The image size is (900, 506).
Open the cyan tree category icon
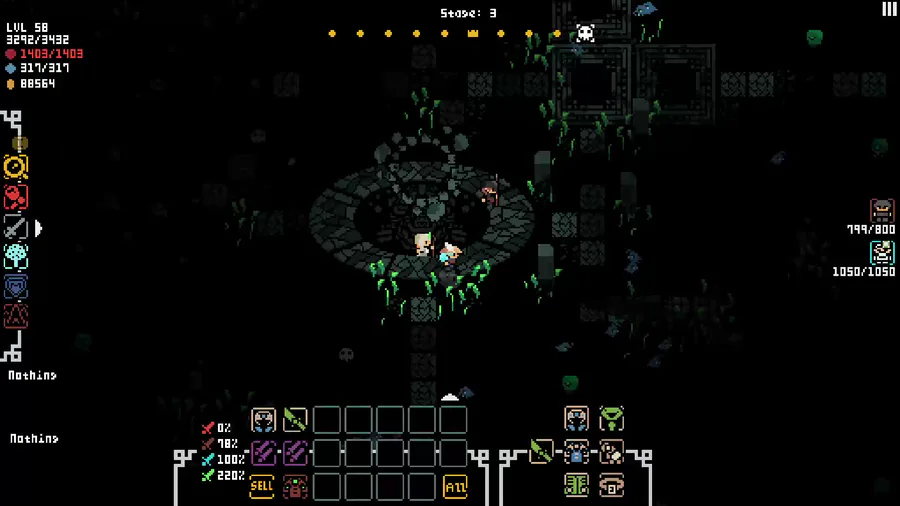16,257
